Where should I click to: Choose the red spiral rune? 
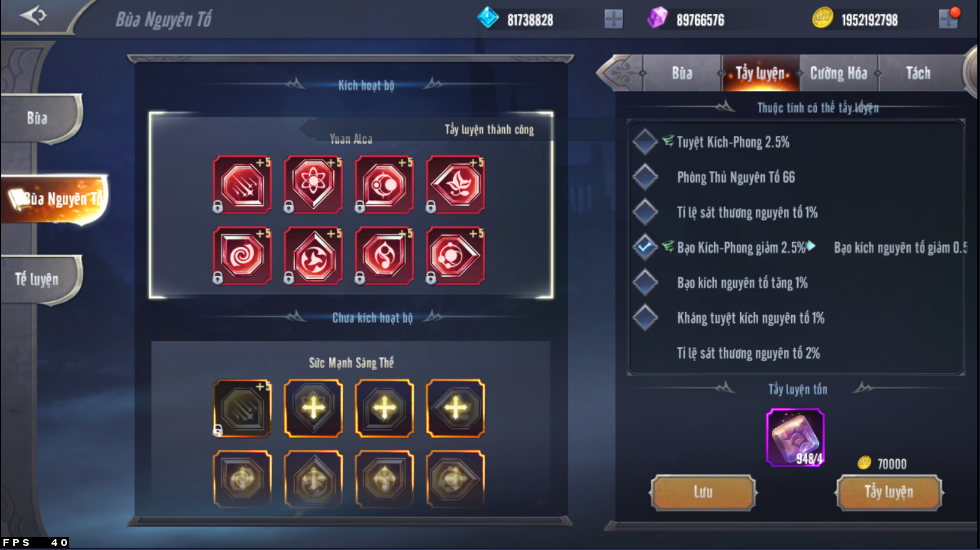tap(242, 256)
